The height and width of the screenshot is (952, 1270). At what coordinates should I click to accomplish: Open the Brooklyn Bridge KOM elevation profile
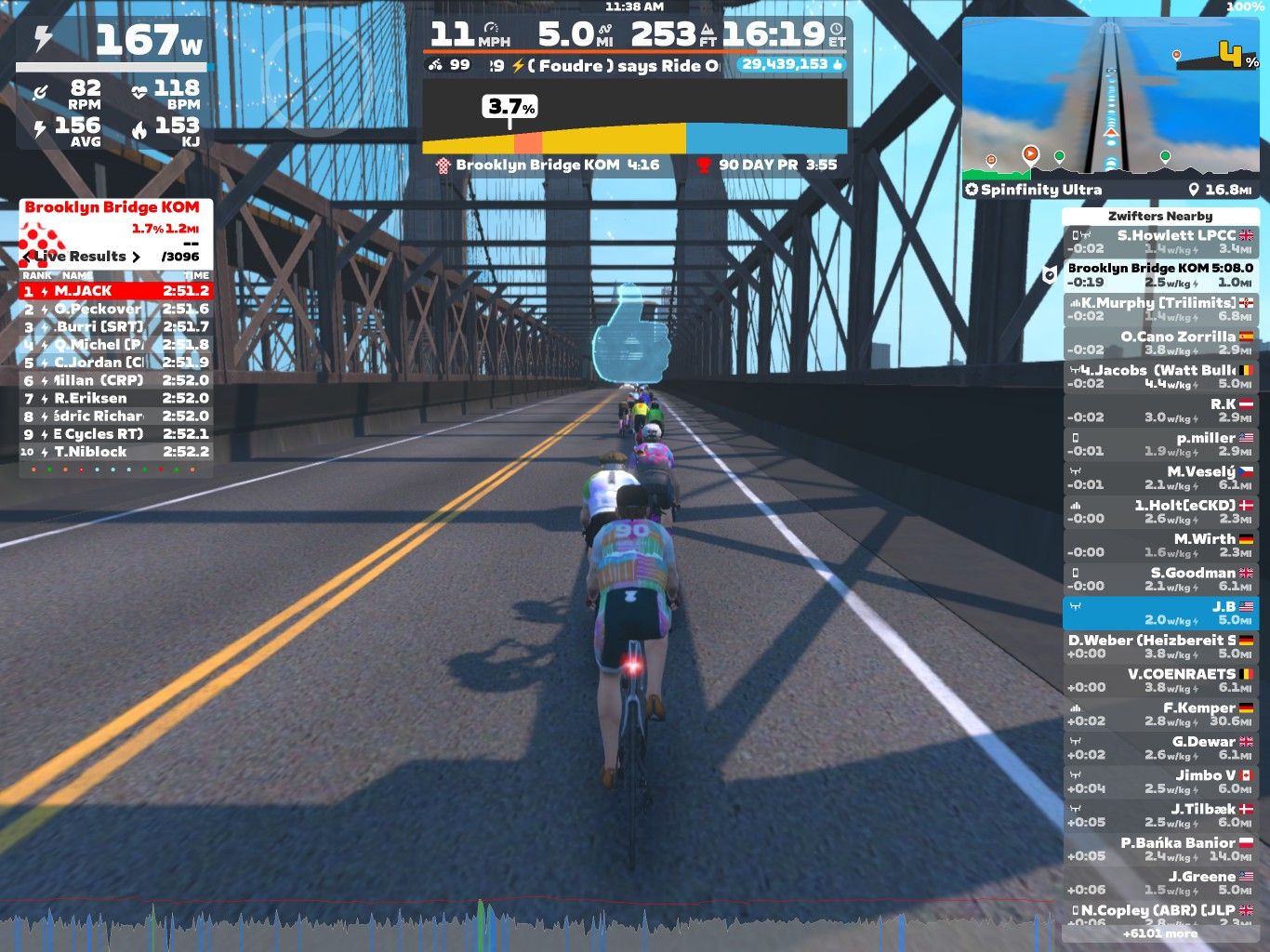point(634,130)
